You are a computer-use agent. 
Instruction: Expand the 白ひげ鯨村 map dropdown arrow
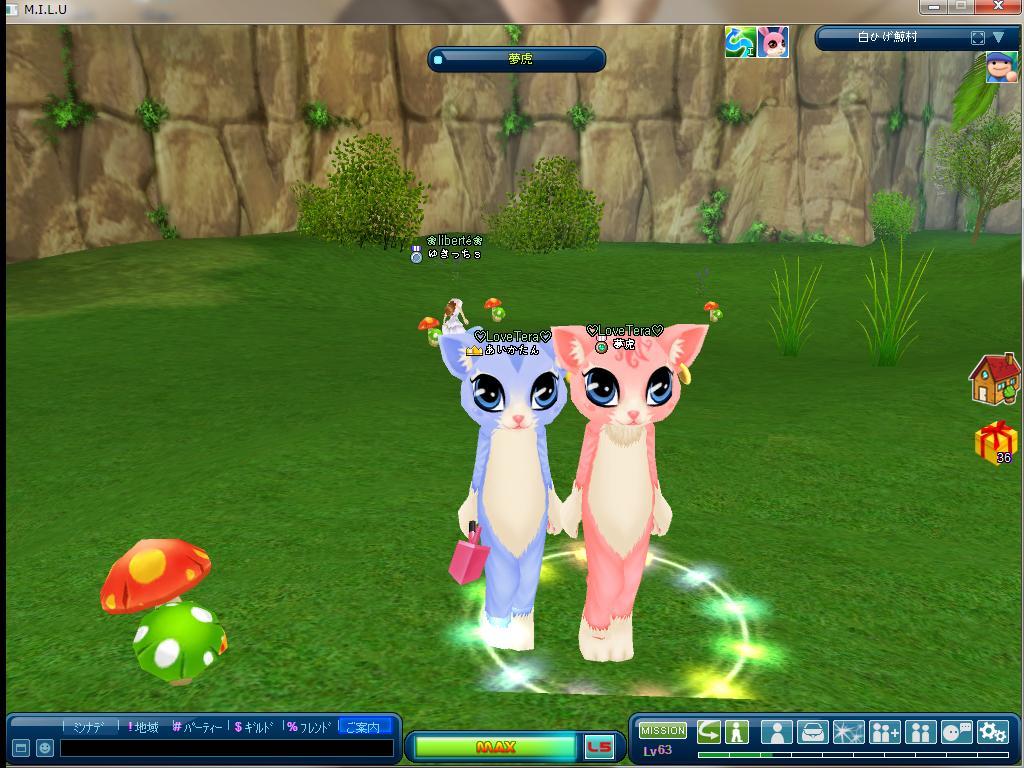point(998,38)
